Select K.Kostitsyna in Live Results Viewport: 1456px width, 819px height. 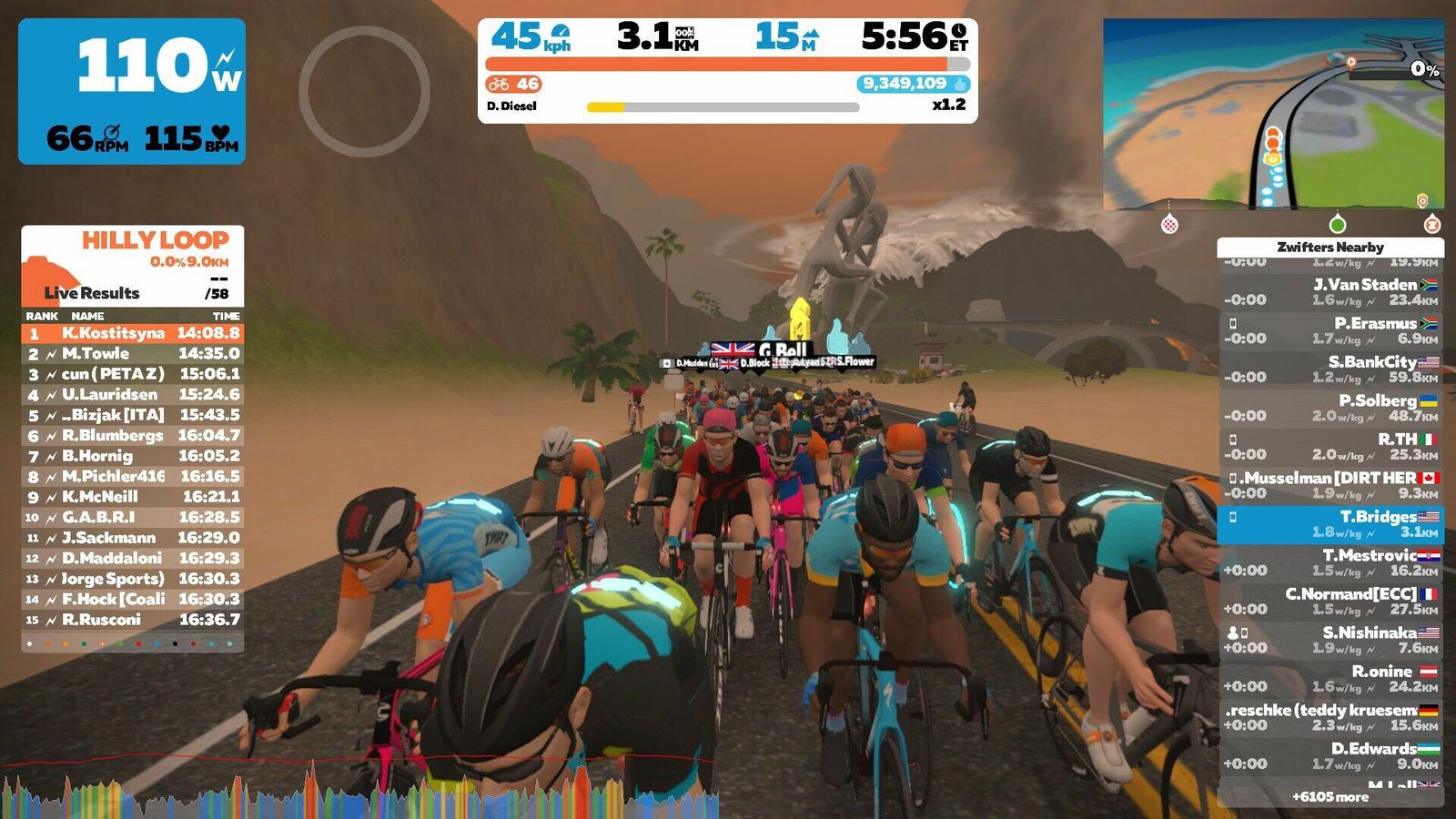[133, 333]
